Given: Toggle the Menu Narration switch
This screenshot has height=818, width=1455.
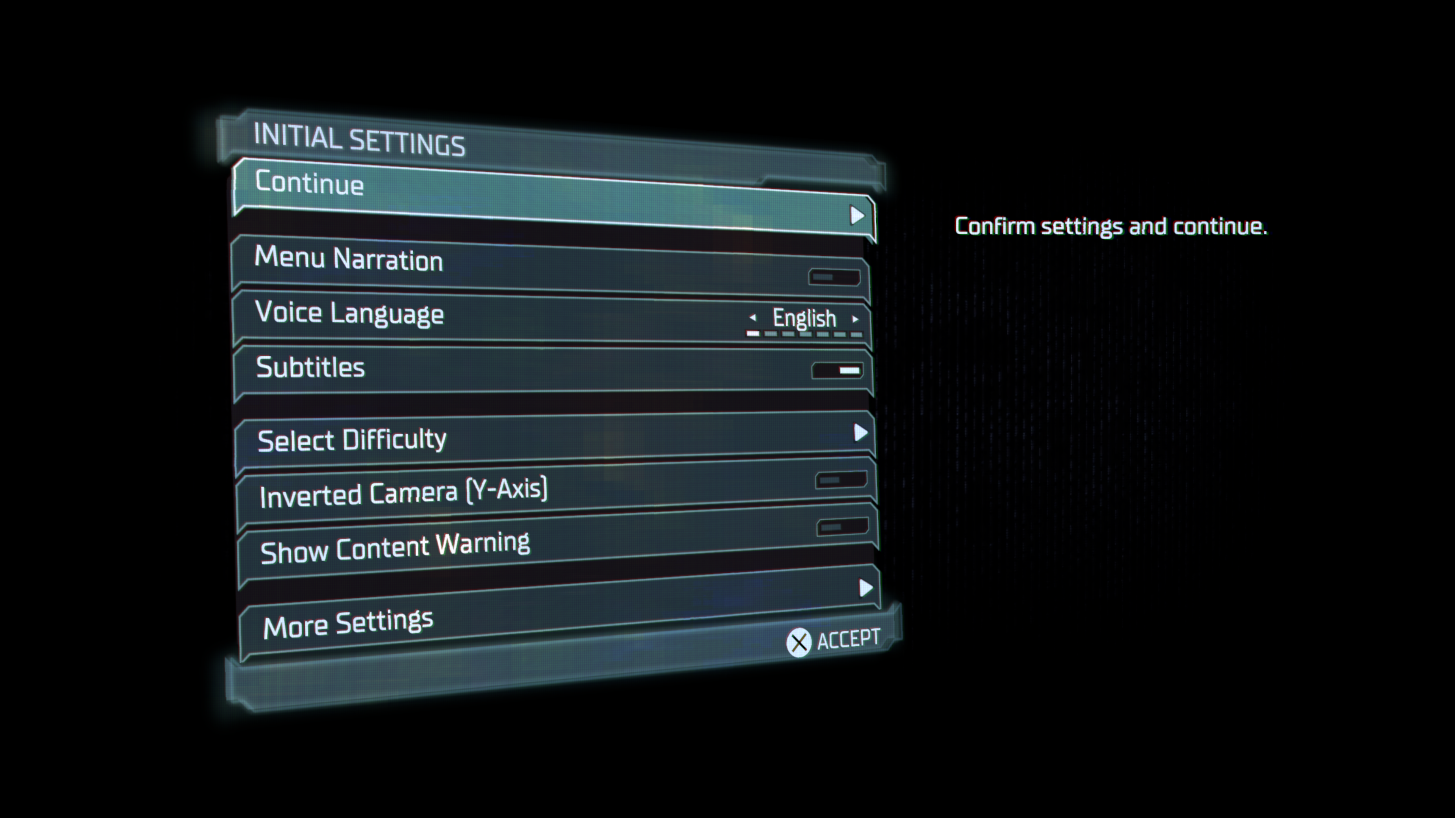Looking at the screenshot, I should pos(834,276).
